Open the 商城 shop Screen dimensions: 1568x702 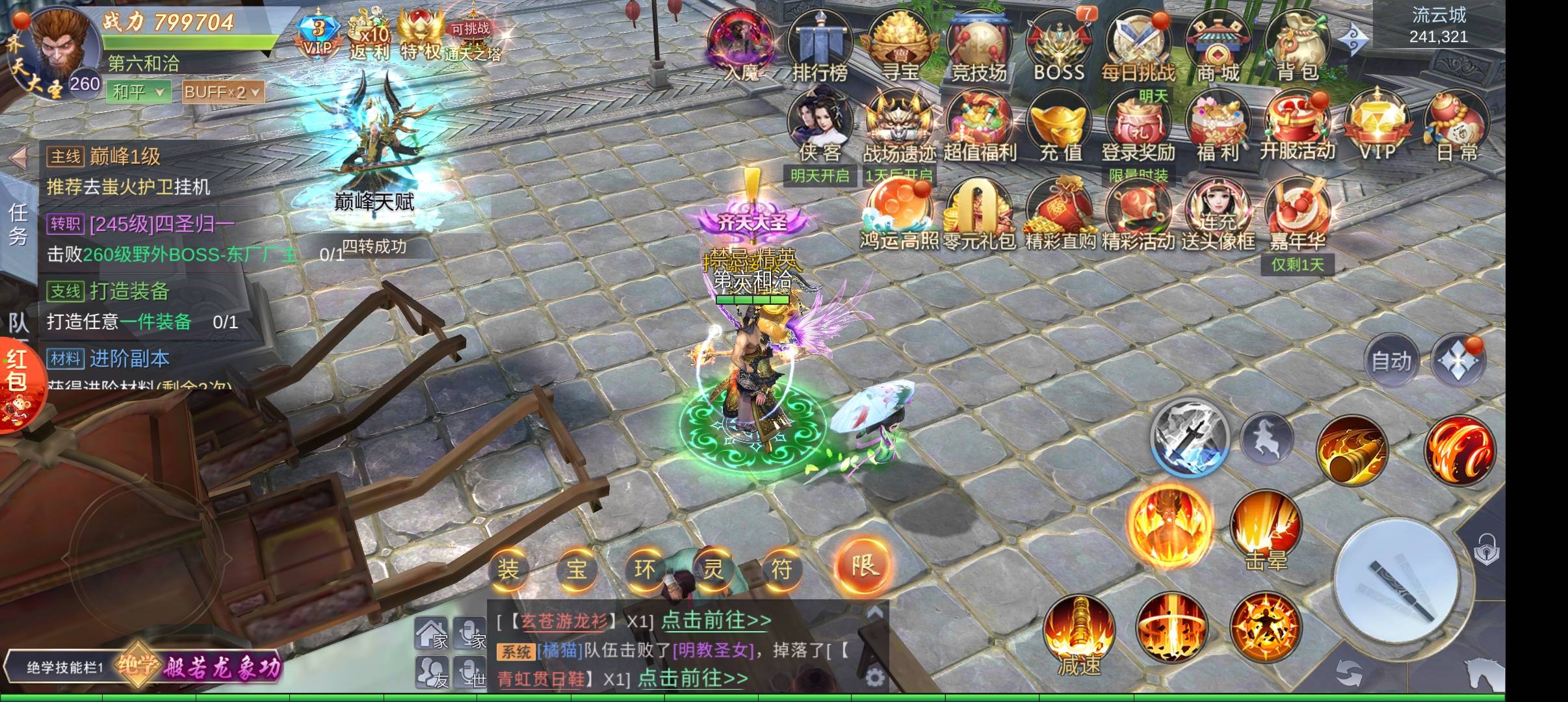(x=1218, y=45)
